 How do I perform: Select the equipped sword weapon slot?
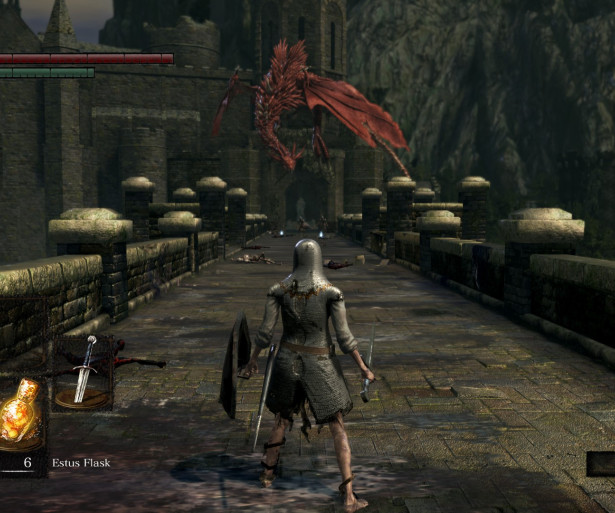click(x=84, y=372)
